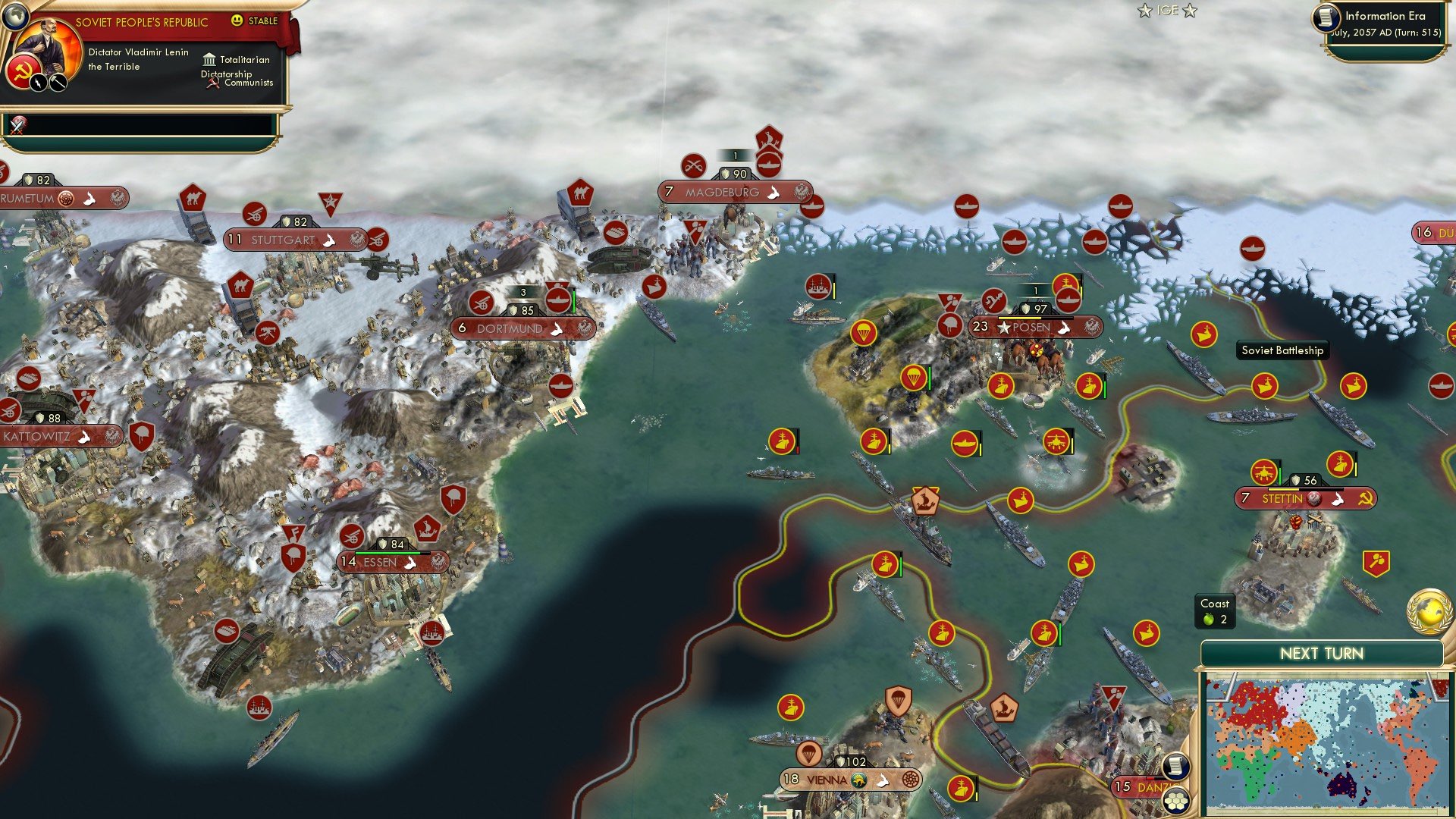Click the religion icon on Vienna's banner

point(859,780)
